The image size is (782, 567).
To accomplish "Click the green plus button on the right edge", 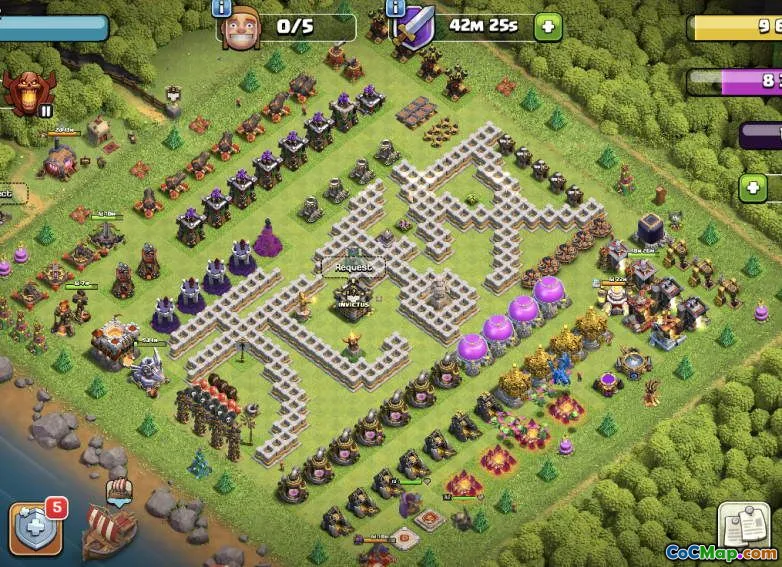I will 753,188.
